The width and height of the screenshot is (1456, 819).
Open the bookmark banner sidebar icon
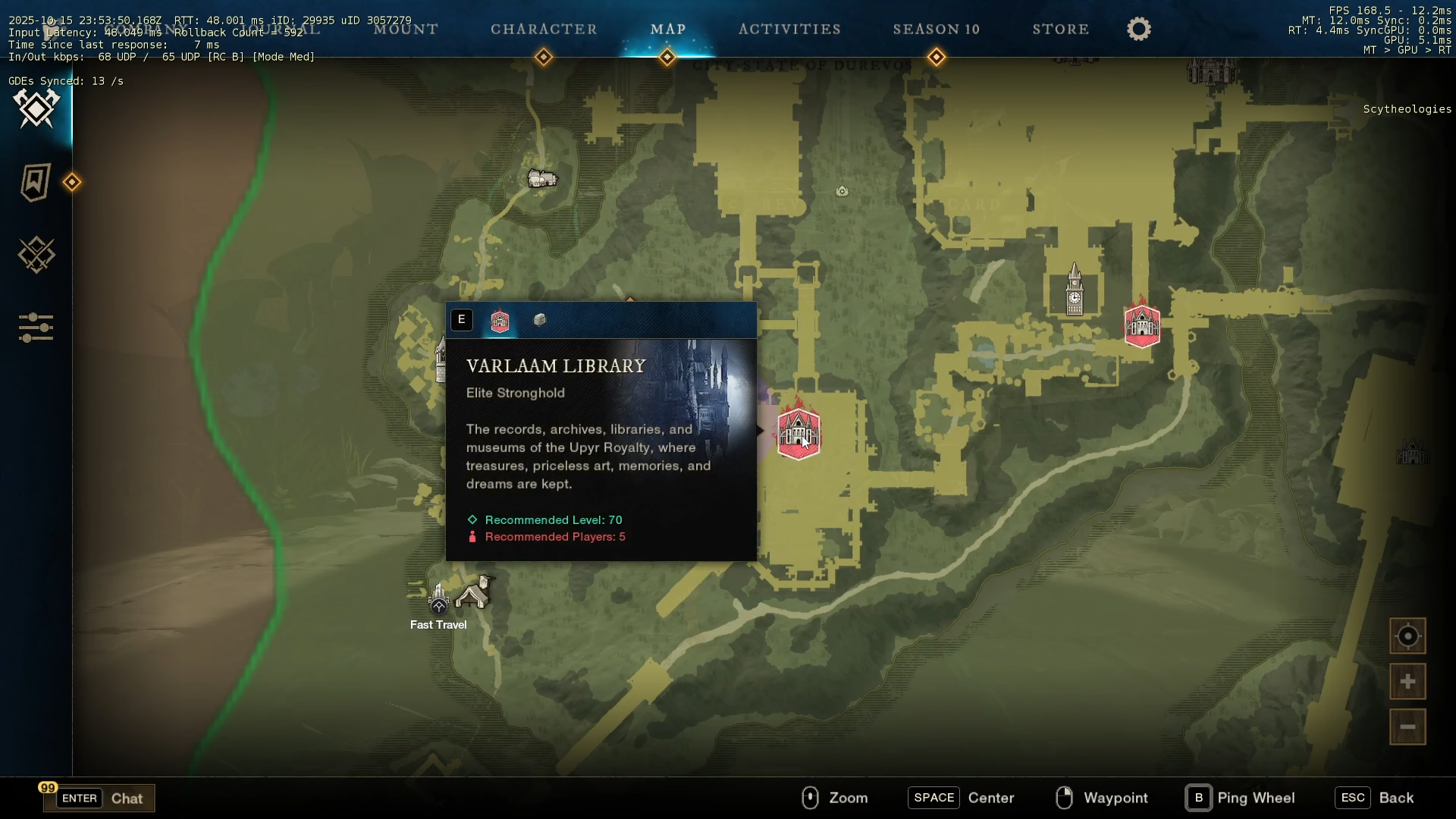point(36,182)
